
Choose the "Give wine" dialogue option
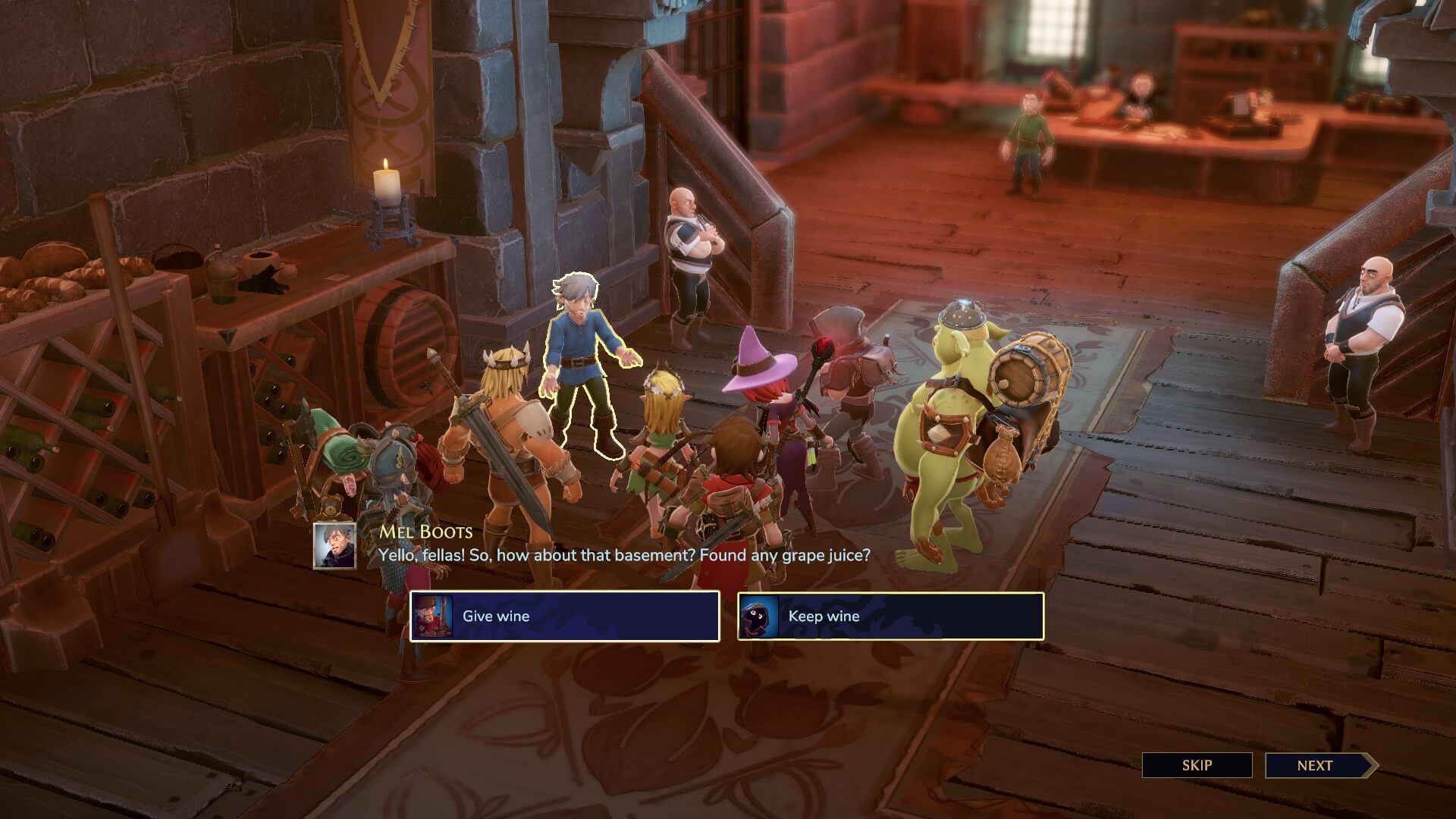564,616
